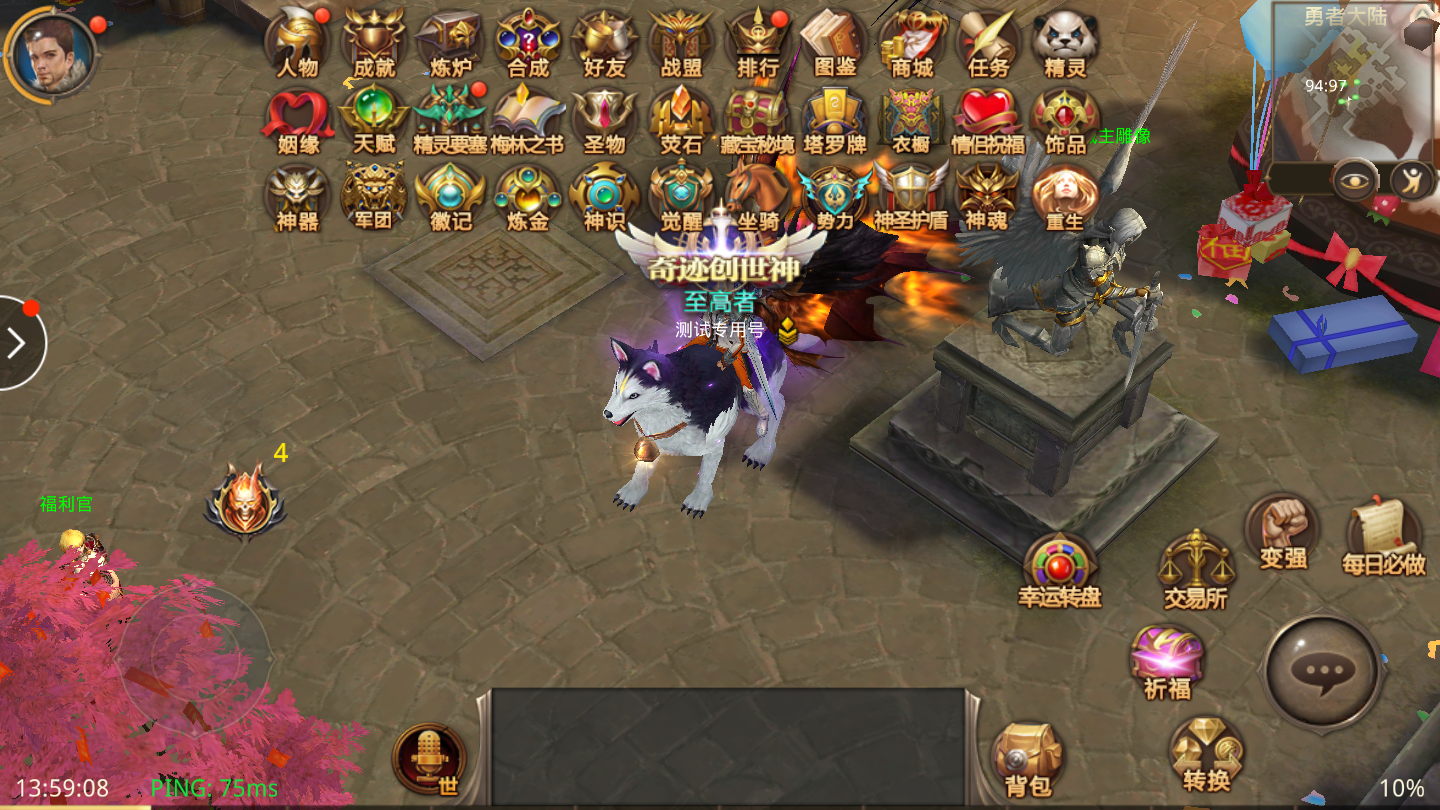
Task: Open the 幸运转盘 lucky wheel
Action: pos(1059,570)
